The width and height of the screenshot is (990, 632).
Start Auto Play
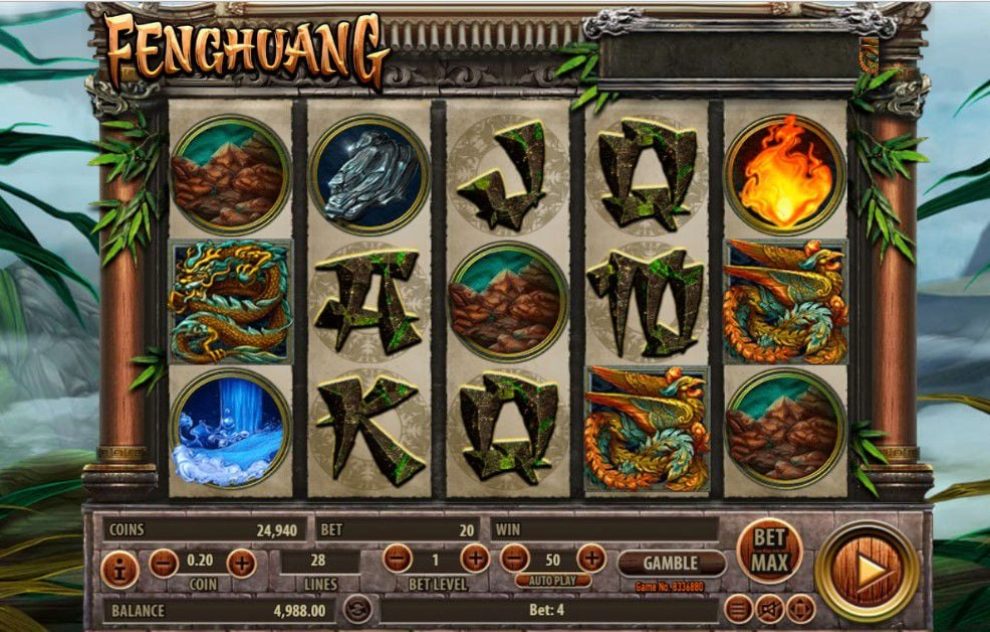(x=553, y=580)
